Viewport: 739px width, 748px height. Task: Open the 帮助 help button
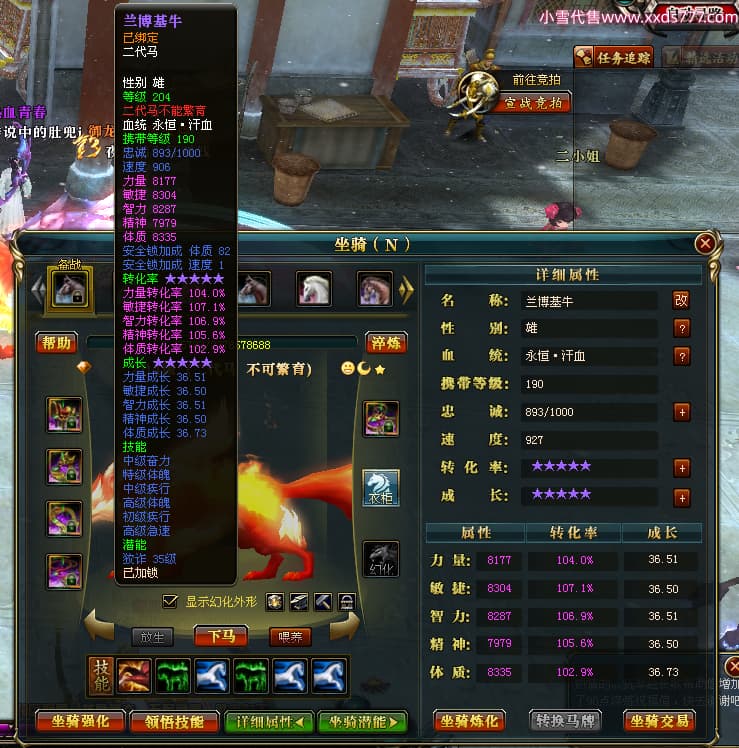57,343
